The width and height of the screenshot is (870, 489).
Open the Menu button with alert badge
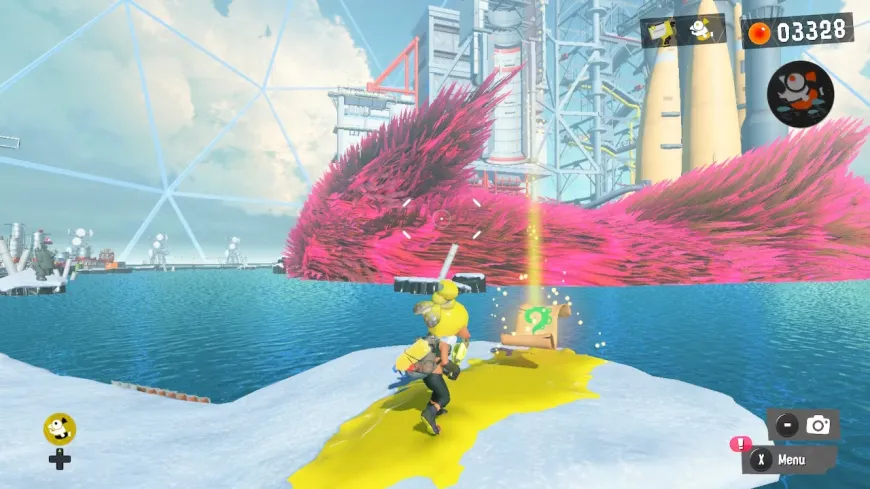(x=788, y=460)
